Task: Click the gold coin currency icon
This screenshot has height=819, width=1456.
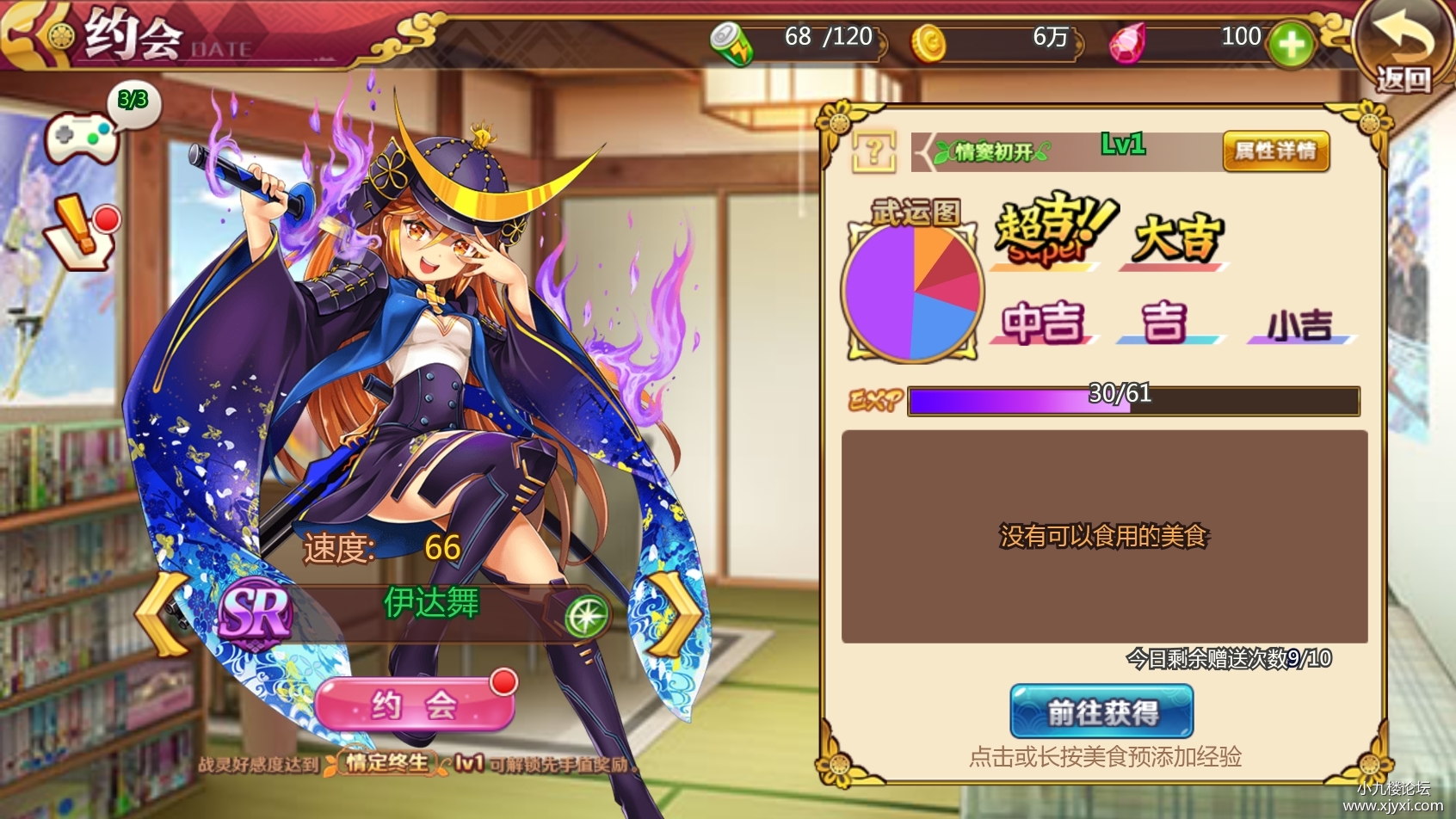Action: tap(929, 42)
